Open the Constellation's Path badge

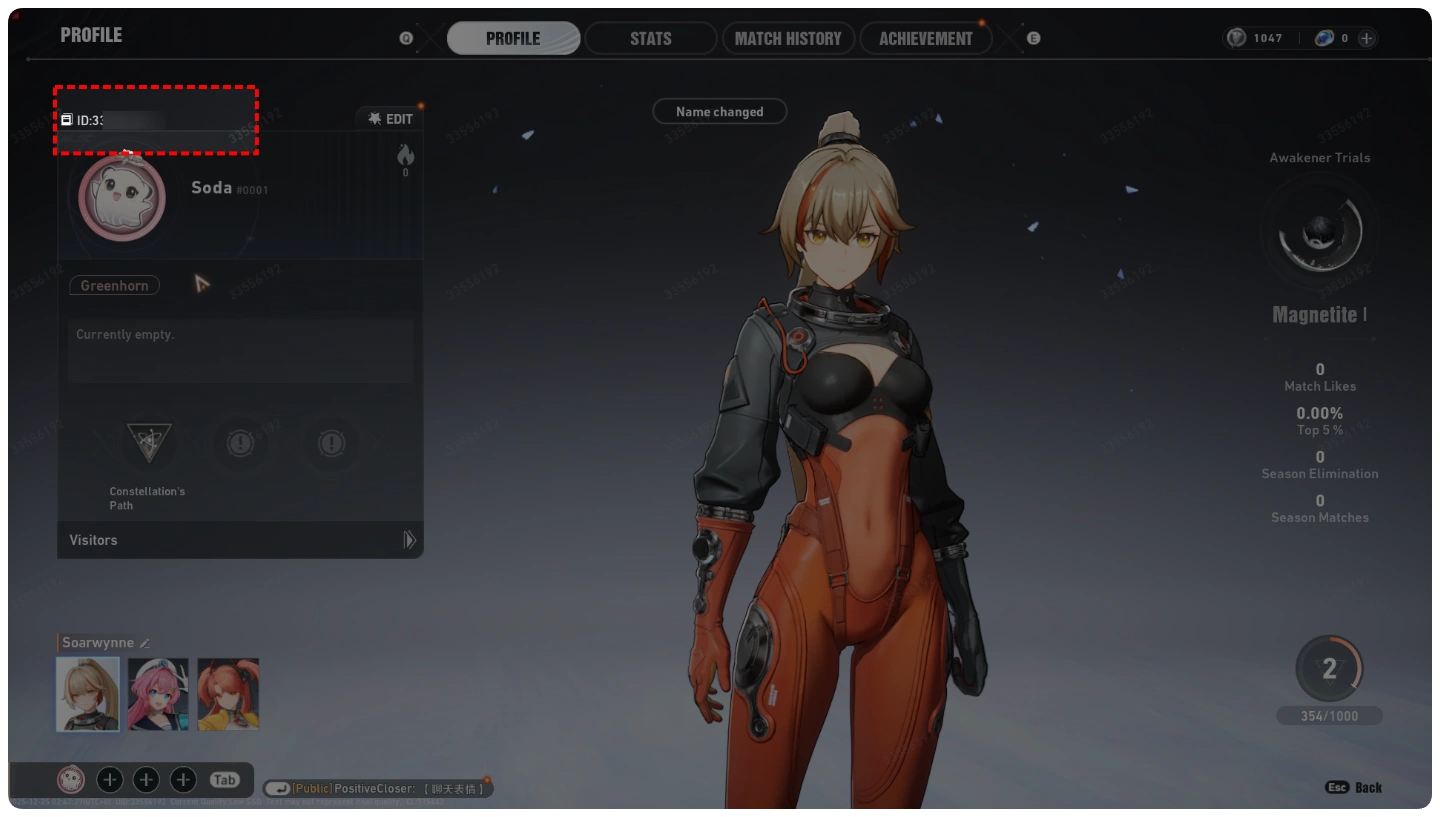pyautogui.click(x=148, y=441)
